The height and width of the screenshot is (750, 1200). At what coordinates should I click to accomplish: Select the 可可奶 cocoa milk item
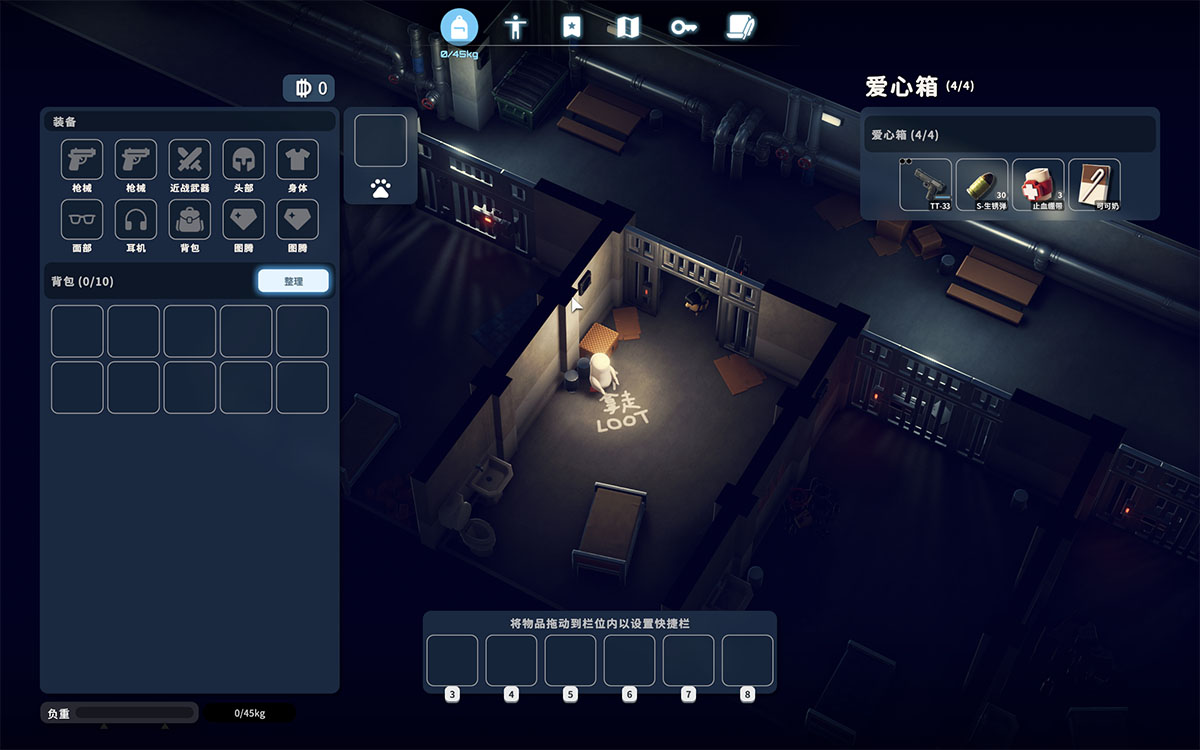pyautogui.click(x=1094, y=184)
